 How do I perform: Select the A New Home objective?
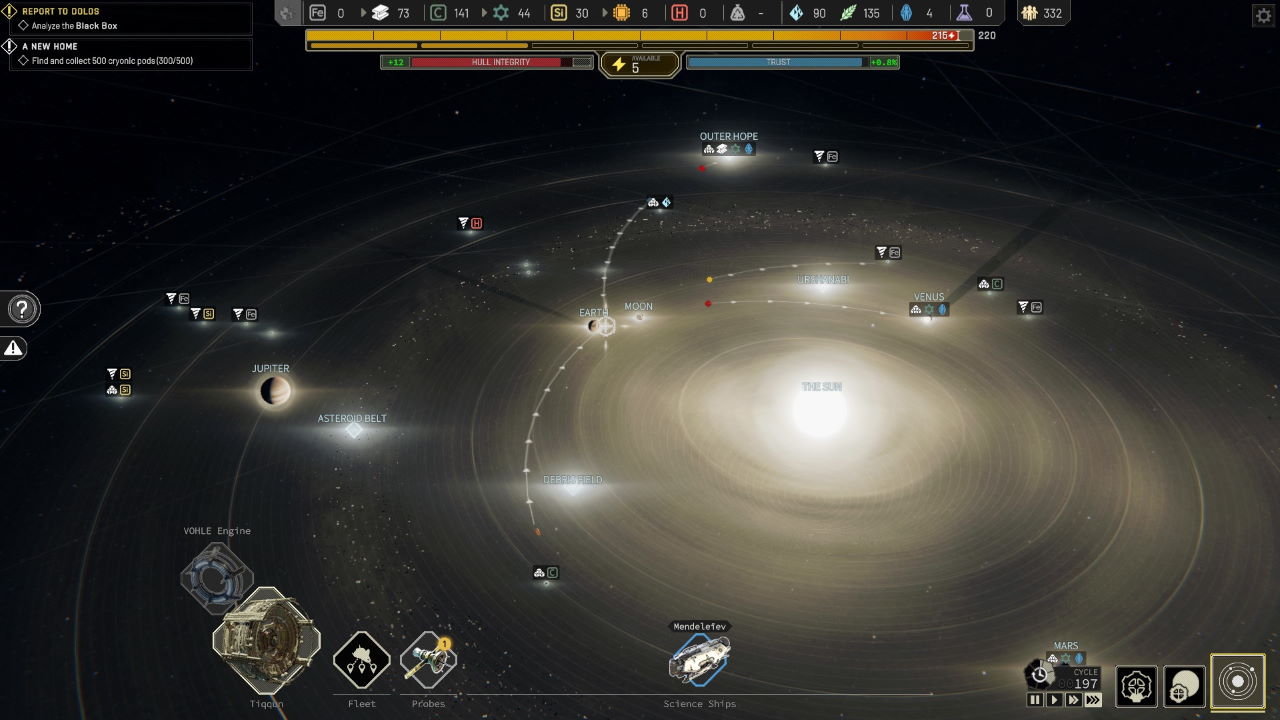tap(50, 46)
